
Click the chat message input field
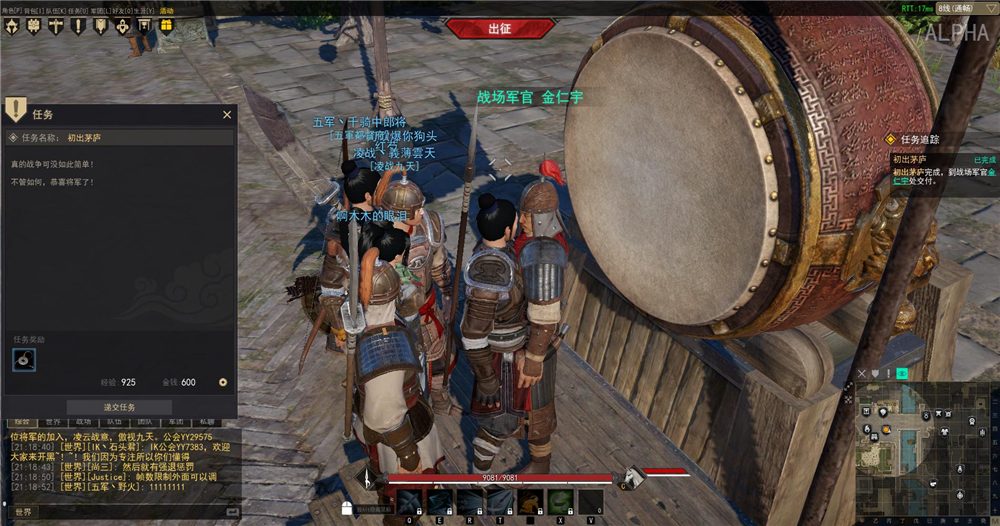click(130, 512)
